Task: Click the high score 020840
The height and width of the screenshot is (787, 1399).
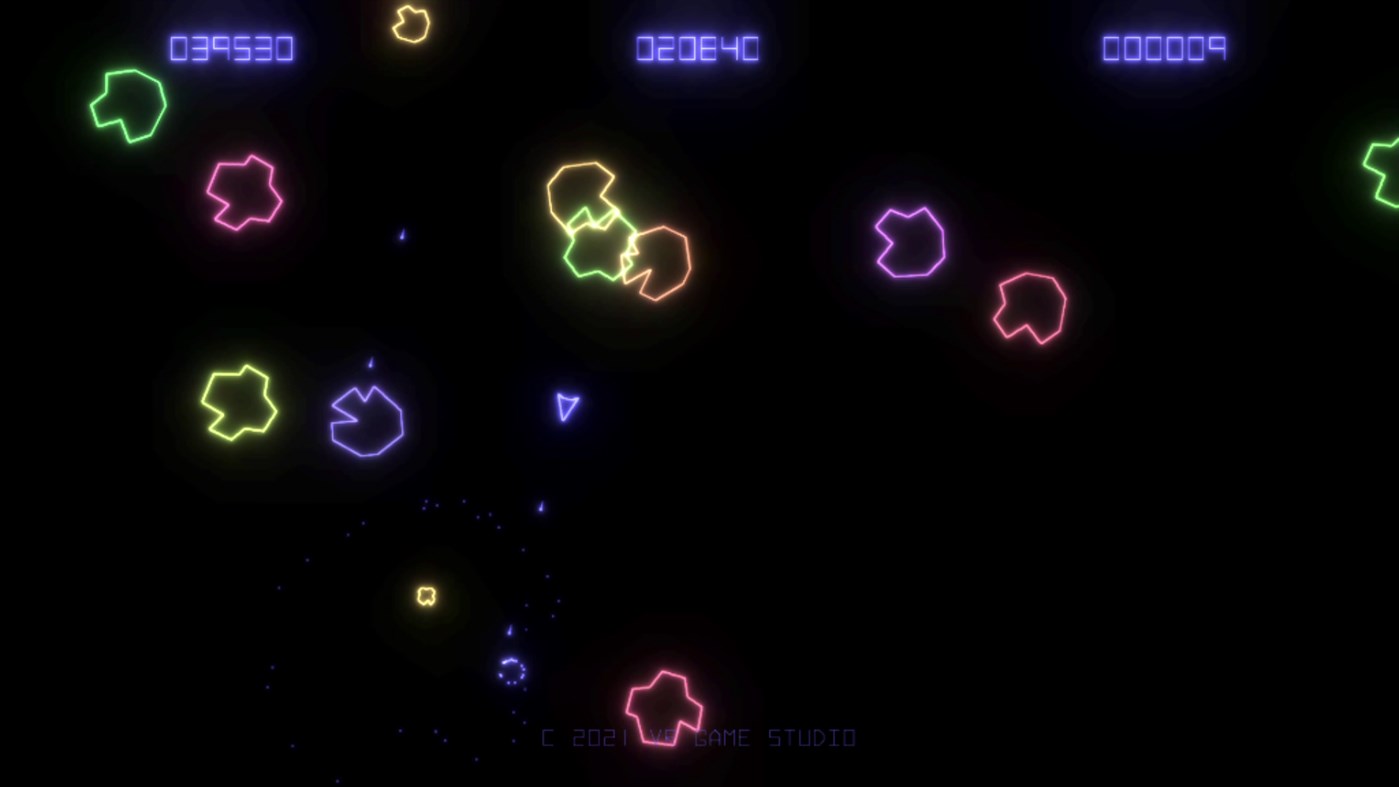Action: click(x=698, y=48)
